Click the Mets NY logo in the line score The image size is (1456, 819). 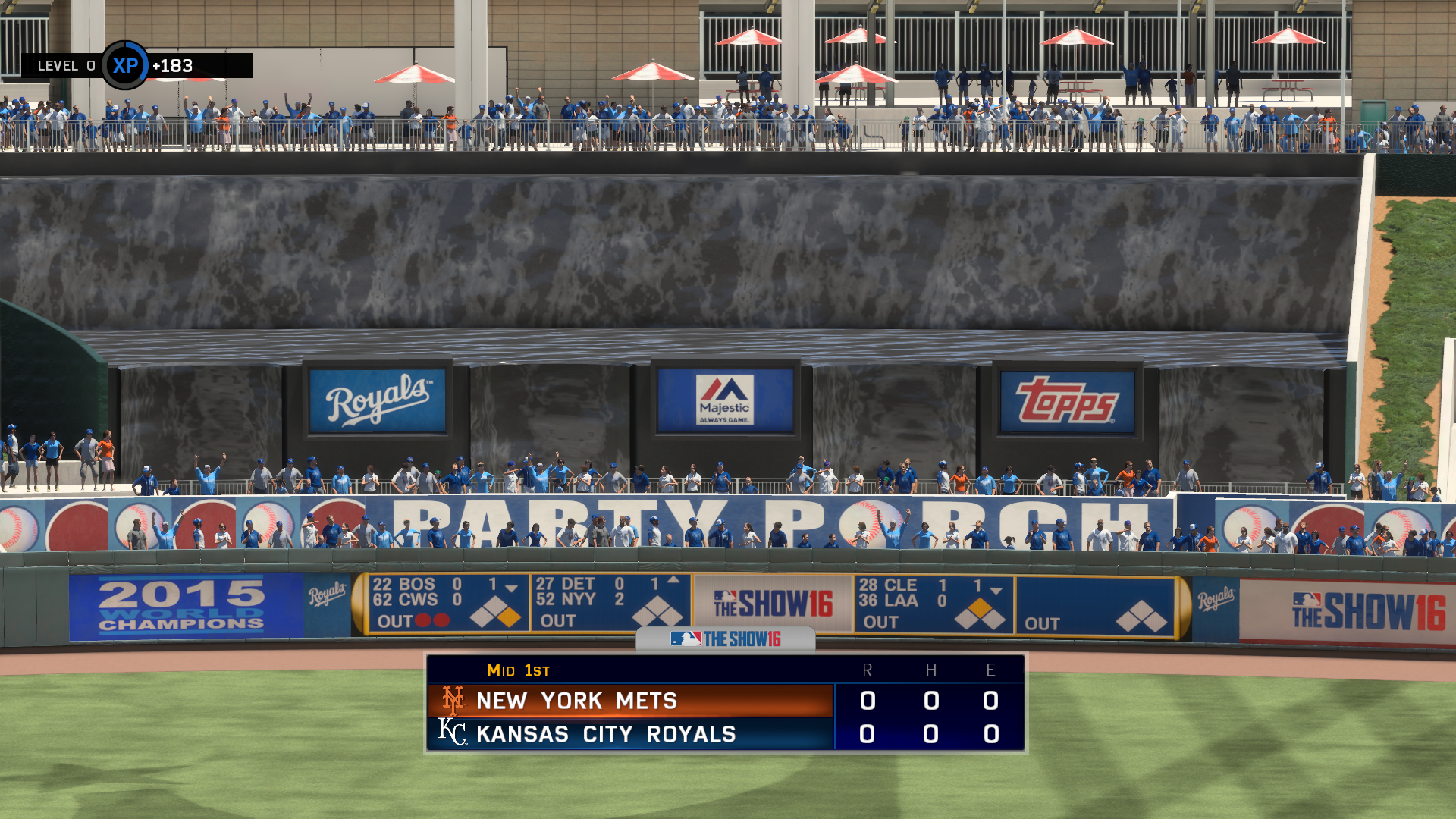[453, 701]
